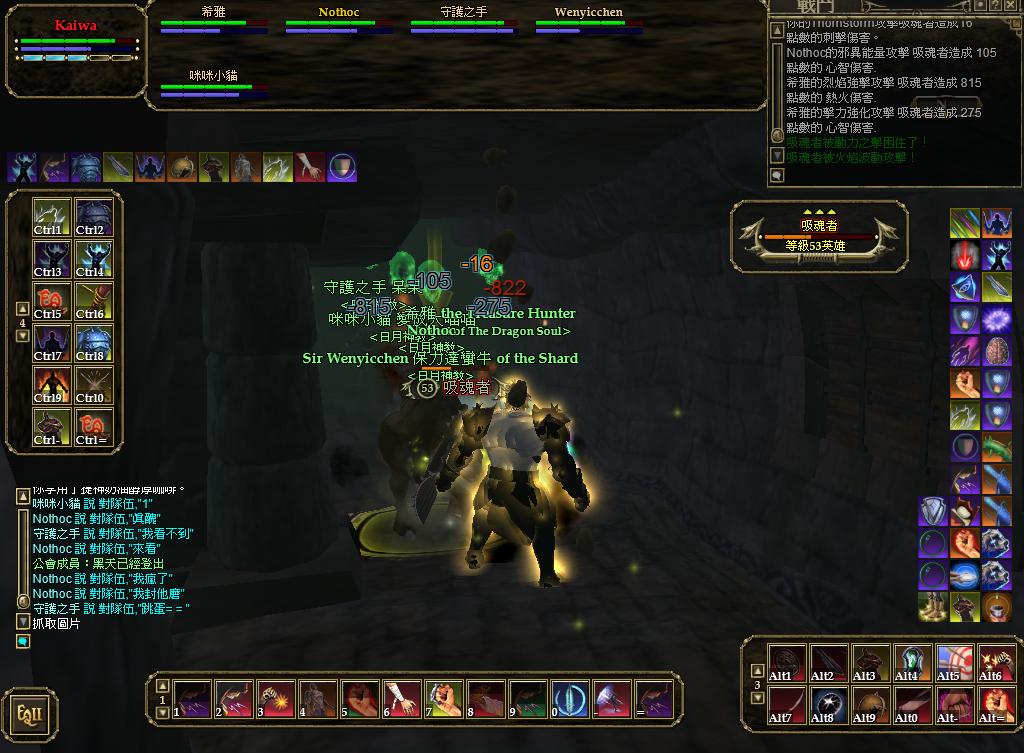Target party member 咪咪小貓
This screenshot has width=1024, height=753.
pyautogui.click(x=213, y=81)
